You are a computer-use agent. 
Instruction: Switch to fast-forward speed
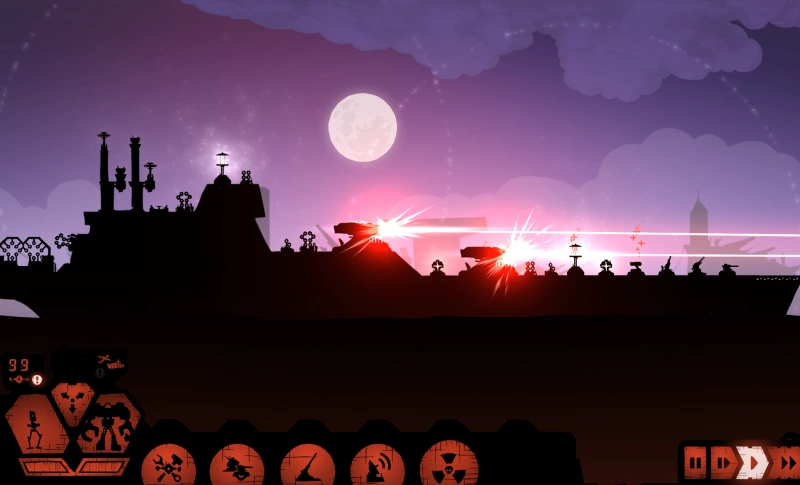point(786,462)
